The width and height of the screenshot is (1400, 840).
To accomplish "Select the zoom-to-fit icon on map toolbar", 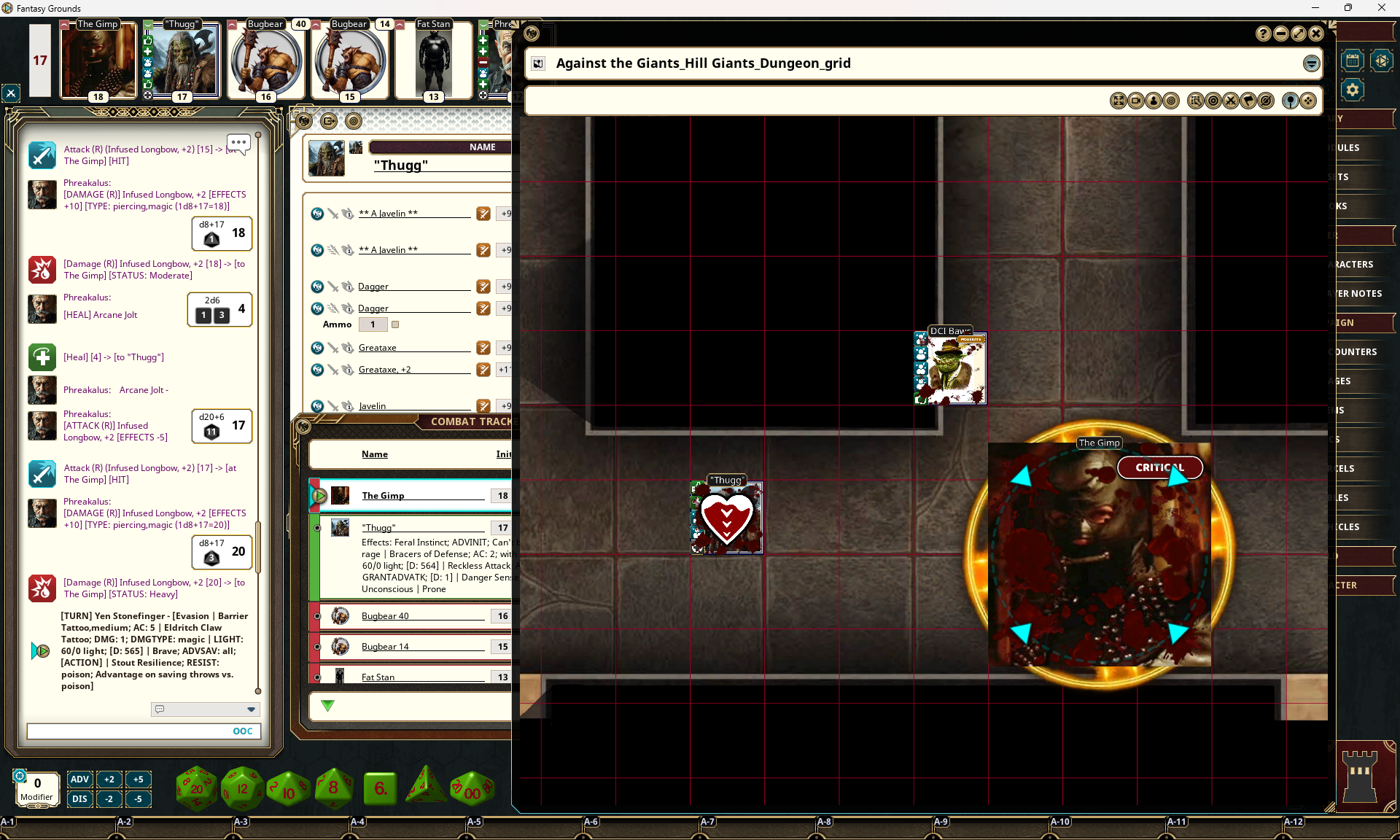I will 1119,101.
